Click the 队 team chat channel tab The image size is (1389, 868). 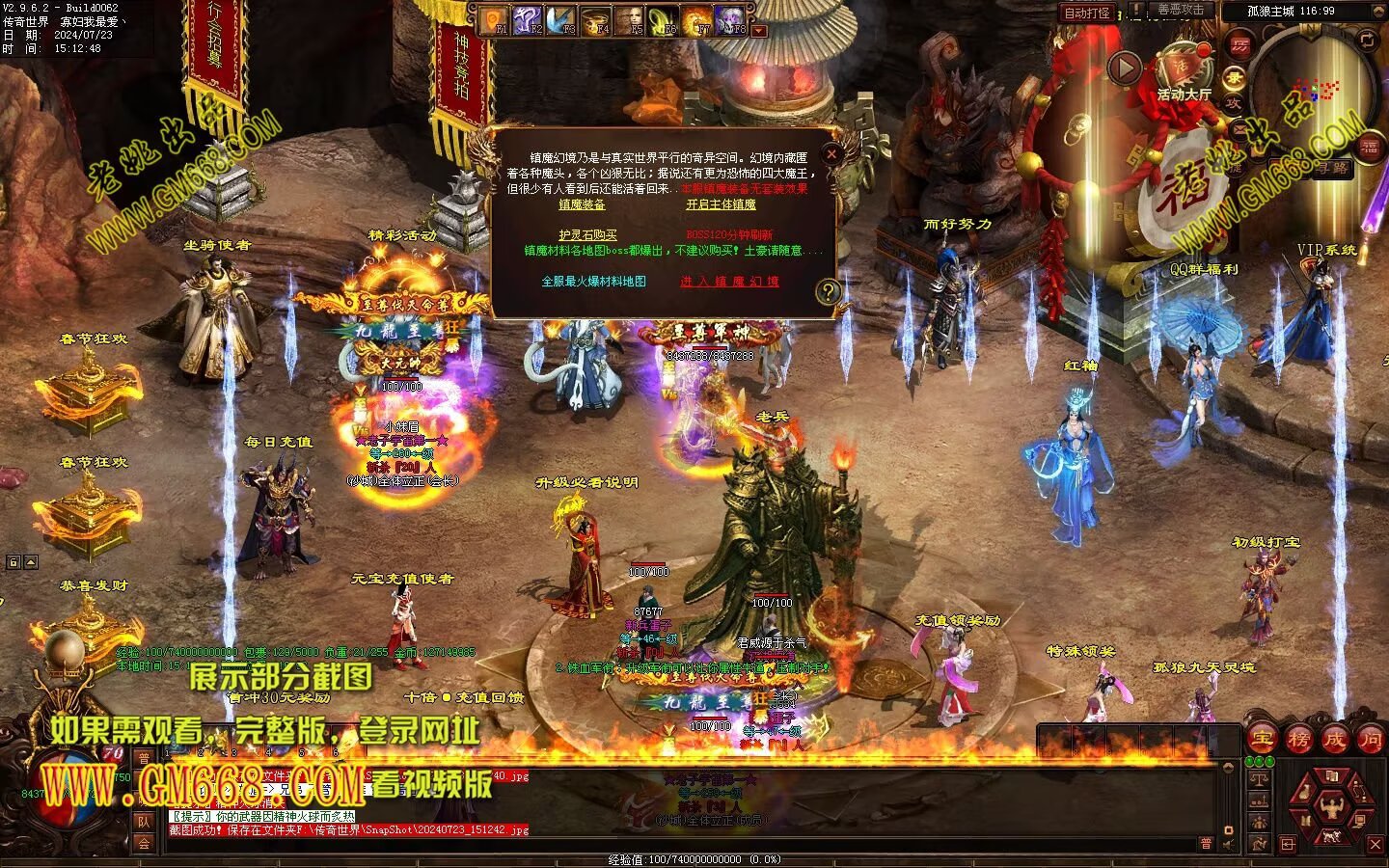click(144, 822)
